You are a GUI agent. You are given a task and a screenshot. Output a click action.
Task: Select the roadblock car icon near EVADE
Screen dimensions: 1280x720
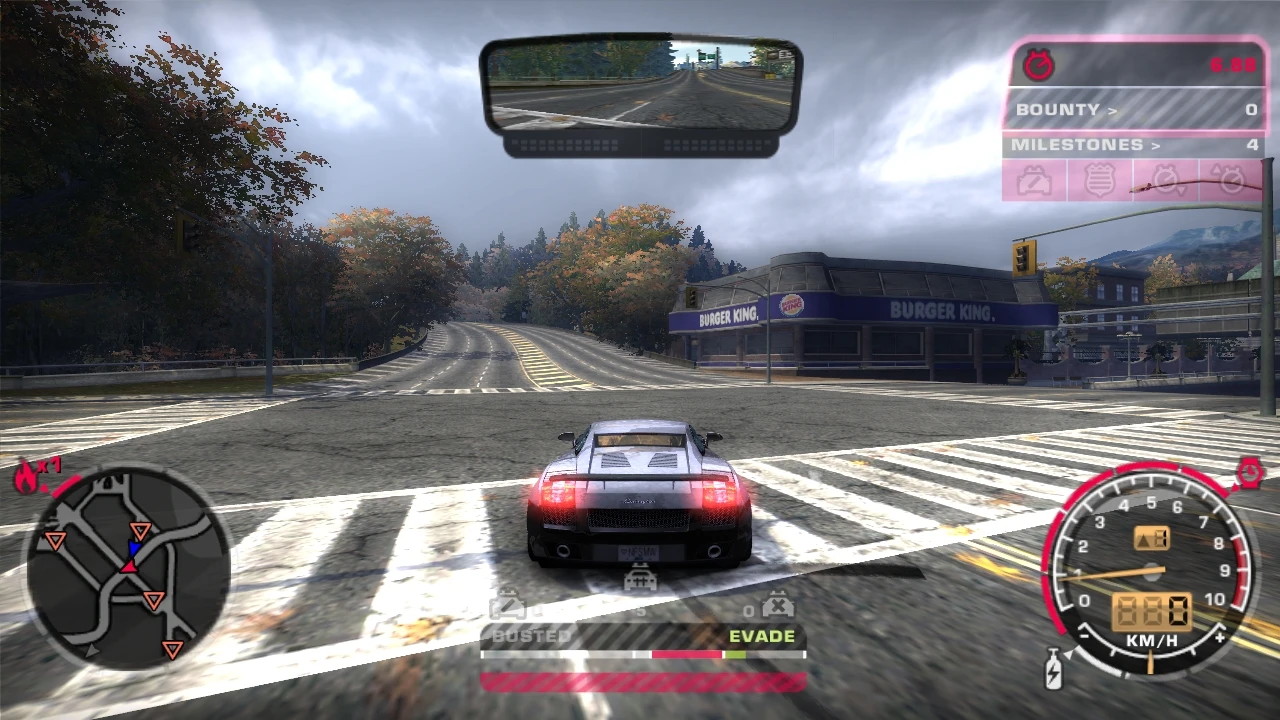[x=778, y=603]
